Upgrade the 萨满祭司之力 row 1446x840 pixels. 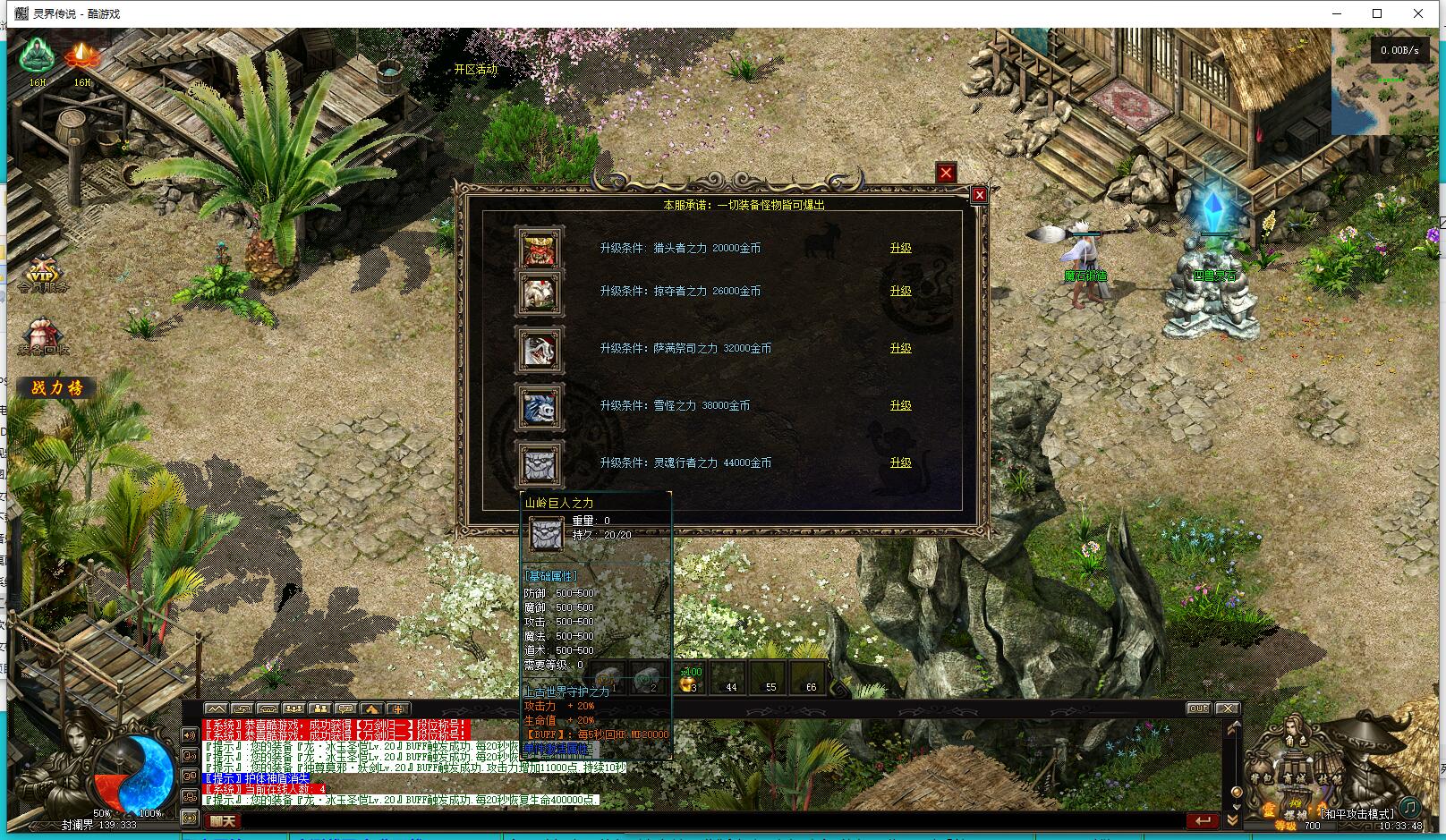900,348
